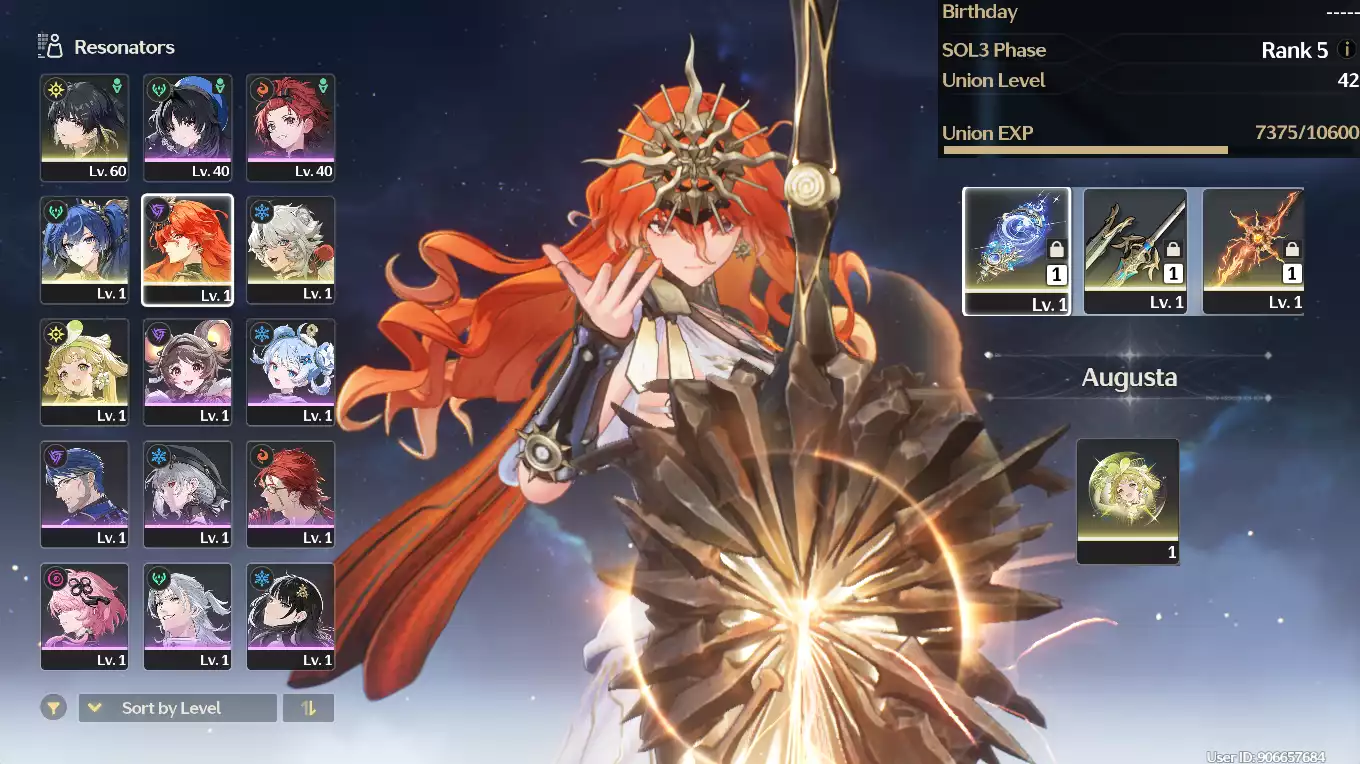
Task: Open the Sort by Level dropdown
Action: 177,708
